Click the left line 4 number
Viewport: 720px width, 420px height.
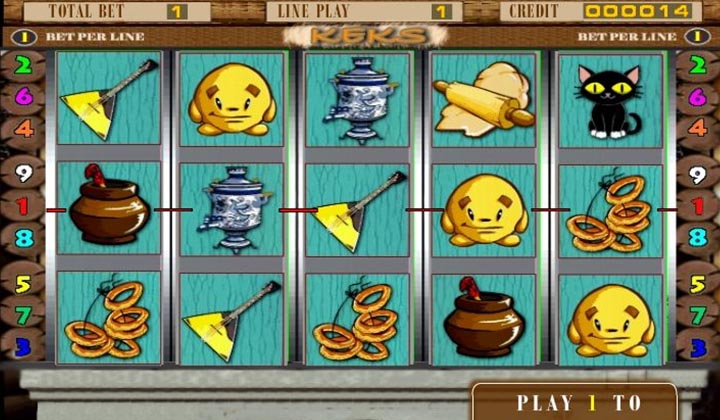point(23,129)
